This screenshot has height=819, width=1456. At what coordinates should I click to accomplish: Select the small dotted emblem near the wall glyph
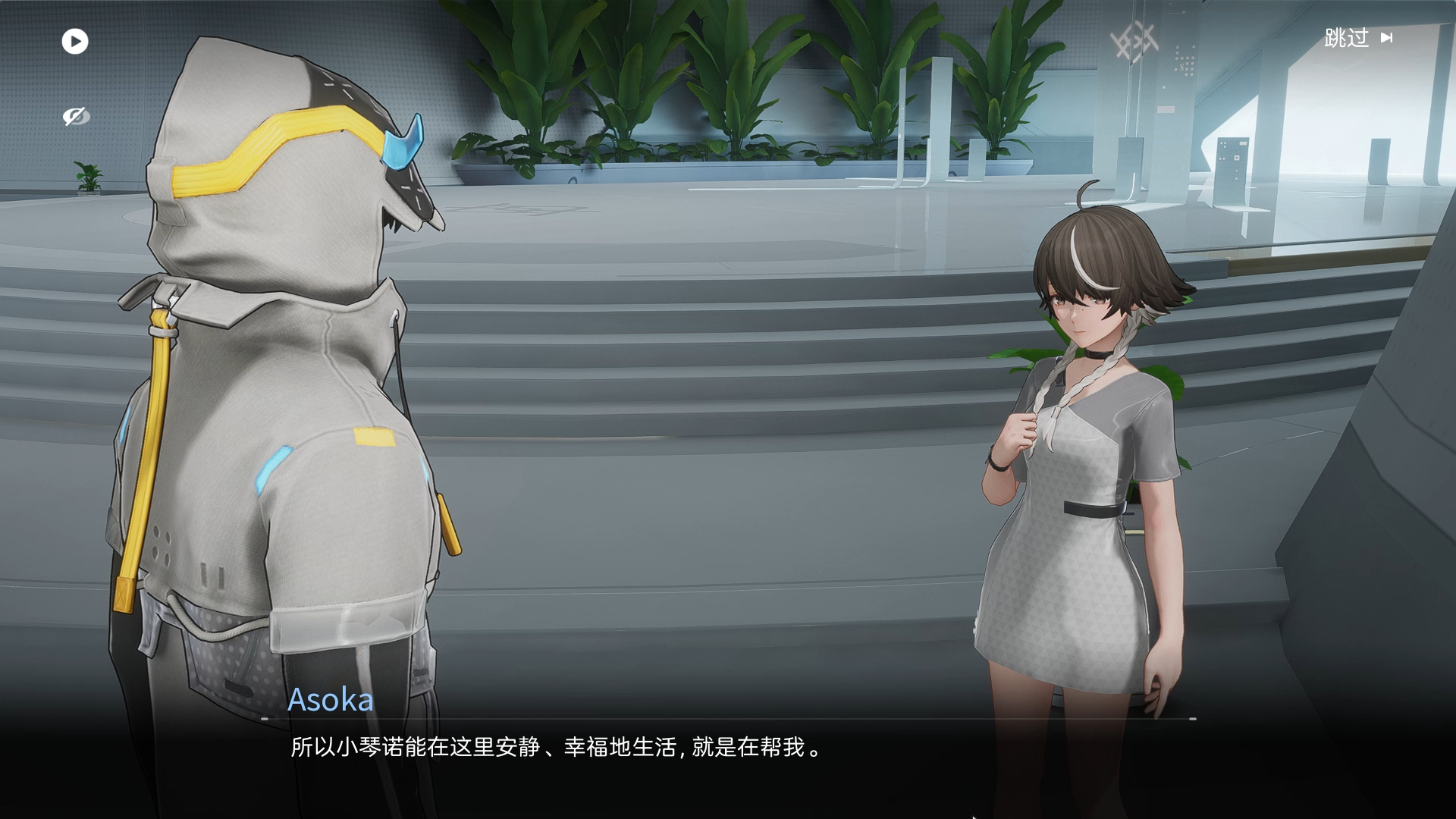tap(1184, 61)
